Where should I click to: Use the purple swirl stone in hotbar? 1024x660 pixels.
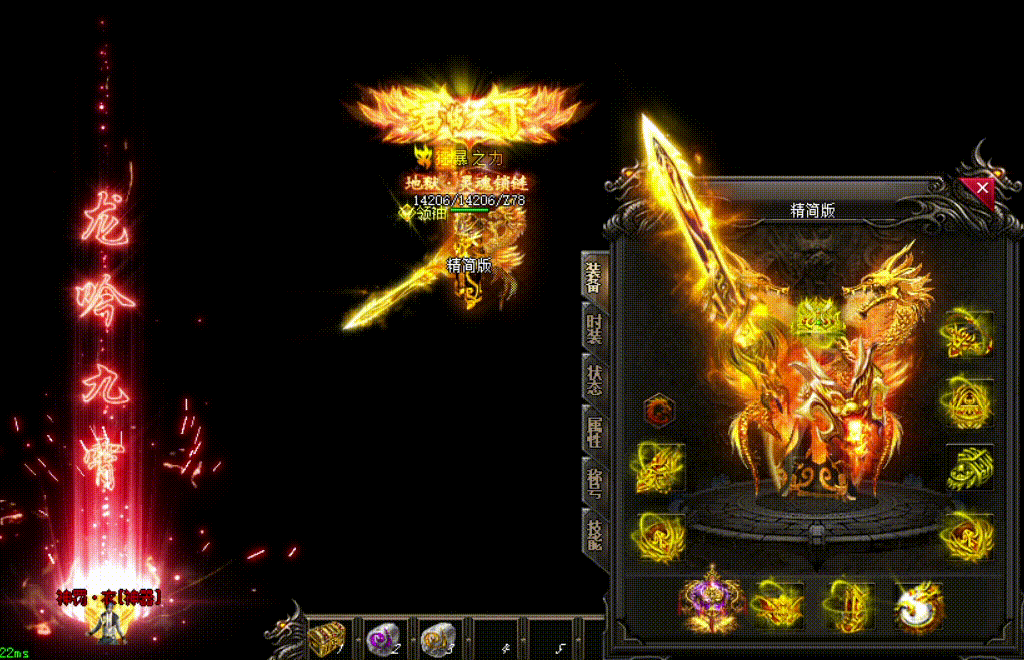click(381, 636)
